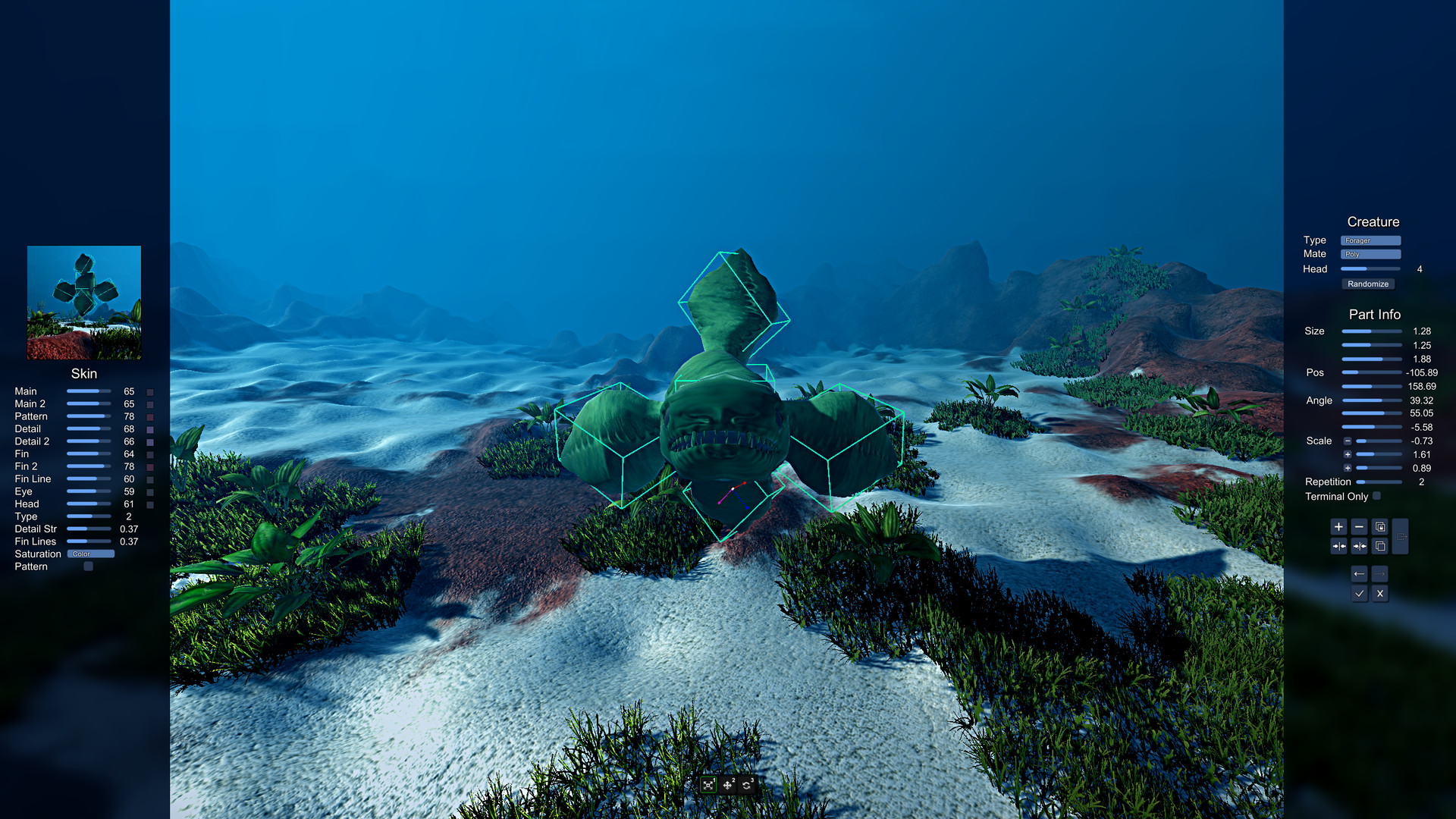Viewport: 1456px width, 819px height.
Task: Select the Part Info panel header
Action: click(x=1374, y=314)
